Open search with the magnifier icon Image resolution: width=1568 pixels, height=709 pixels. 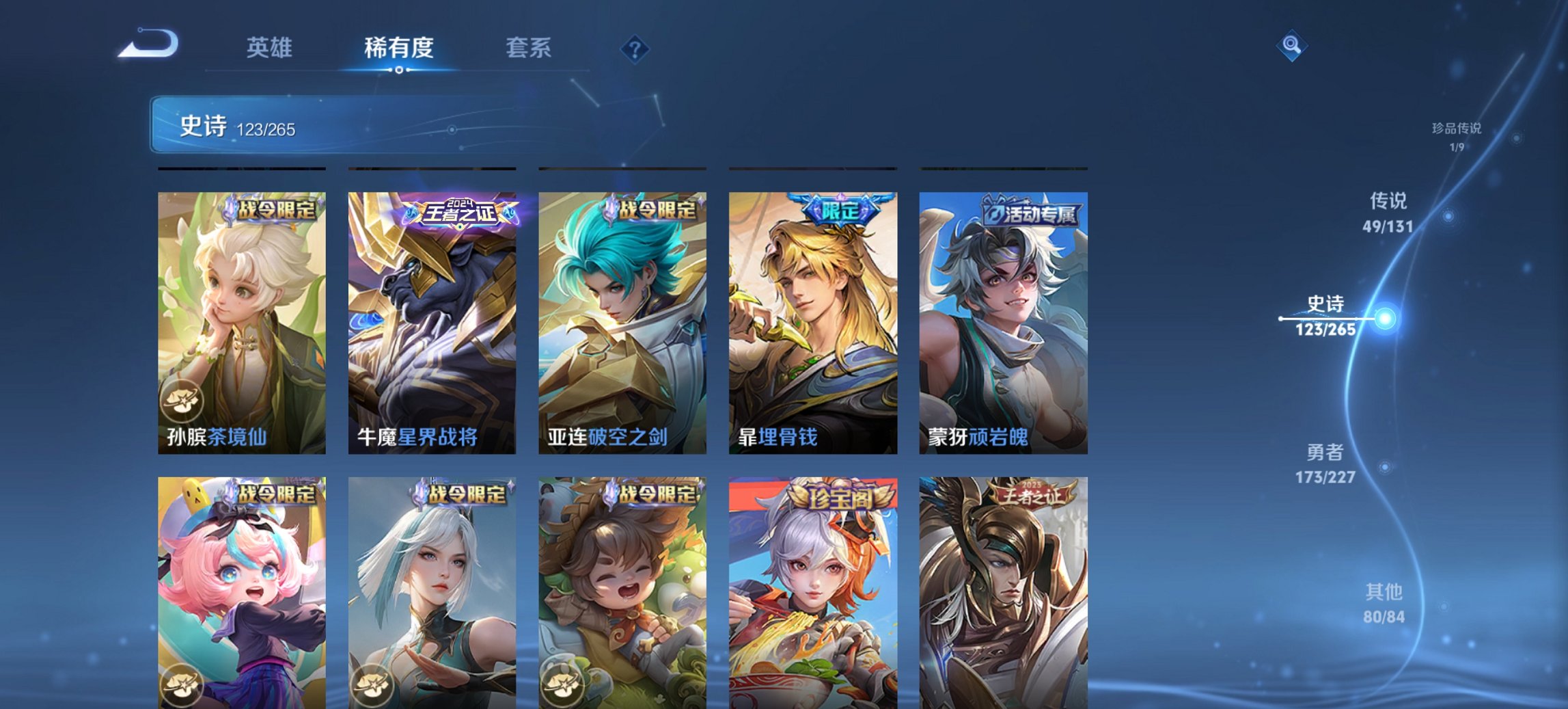(1290, 47)
